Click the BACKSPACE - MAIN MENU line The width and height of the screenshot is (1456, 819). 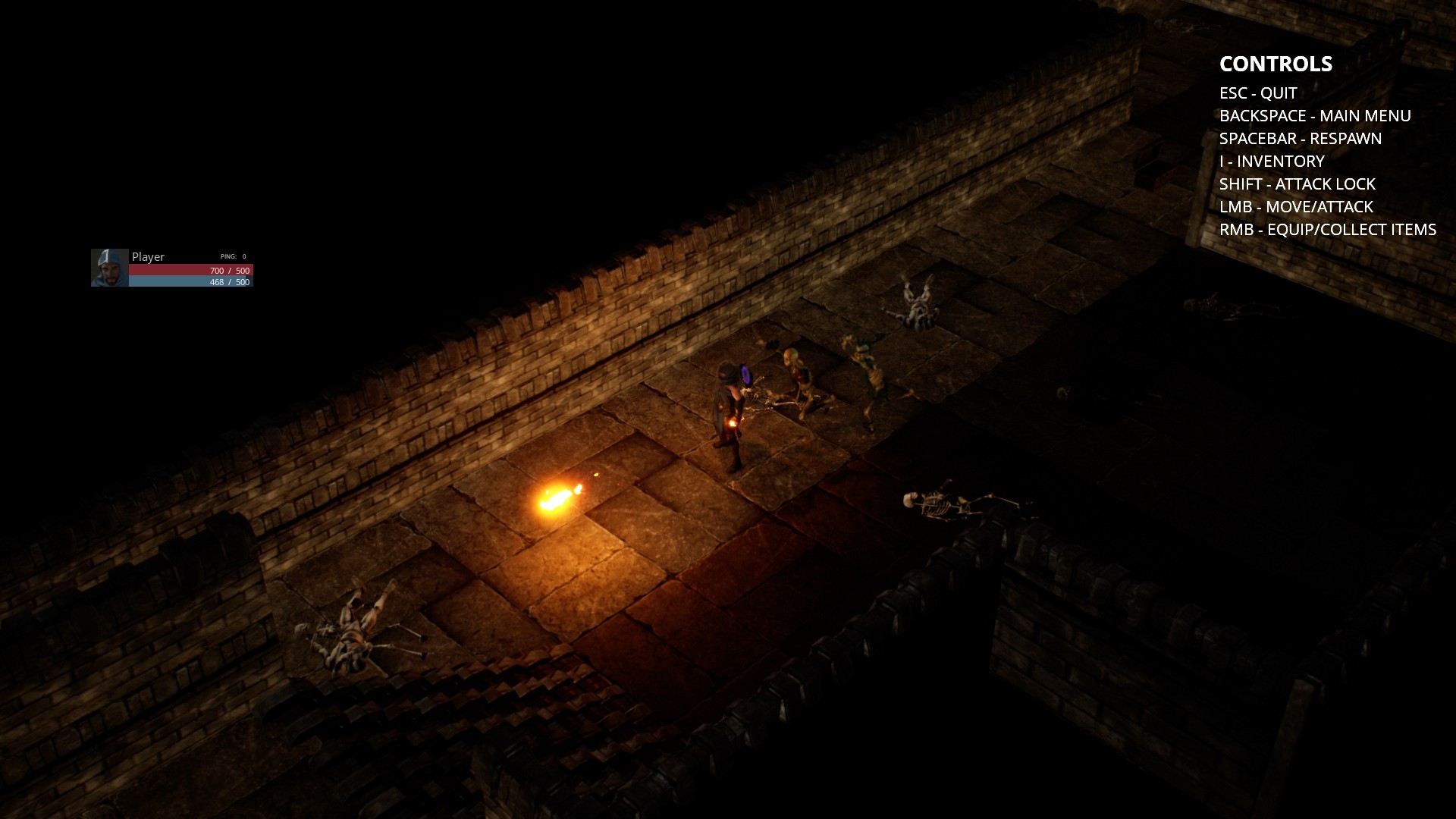1316,116
